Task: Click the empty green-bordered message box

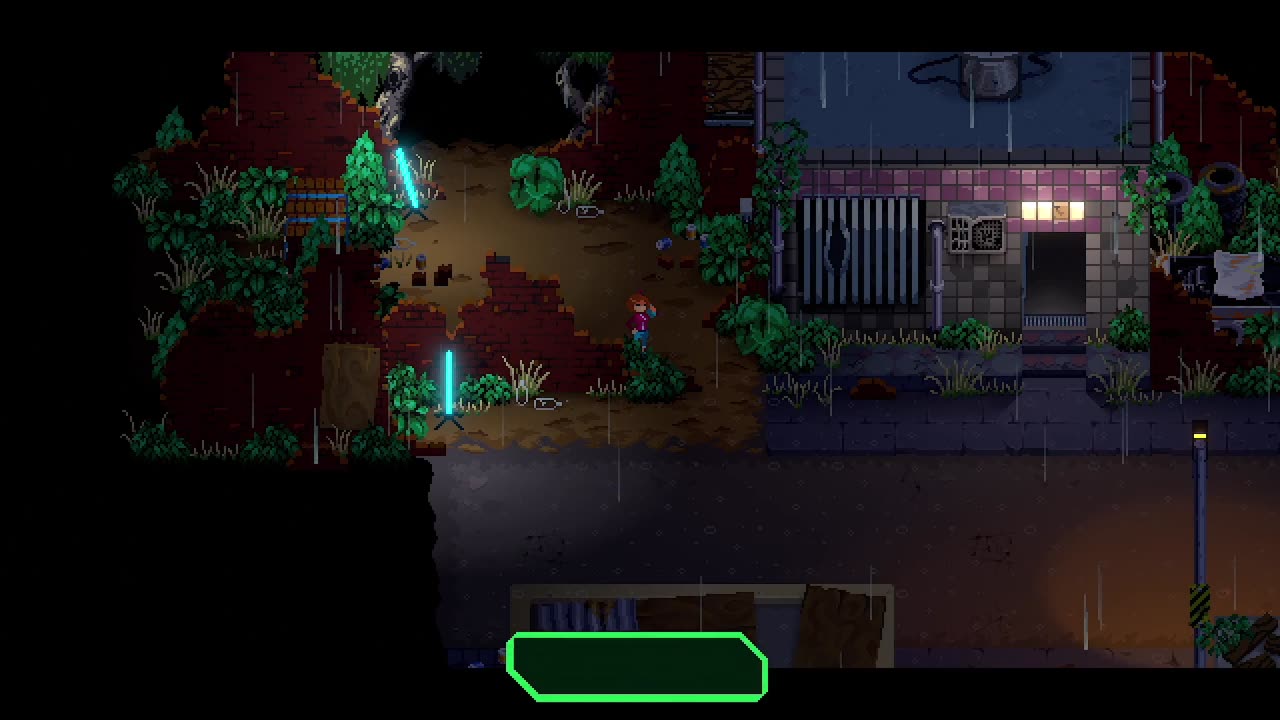Action: pyautogui.click(x=637, y=666)
